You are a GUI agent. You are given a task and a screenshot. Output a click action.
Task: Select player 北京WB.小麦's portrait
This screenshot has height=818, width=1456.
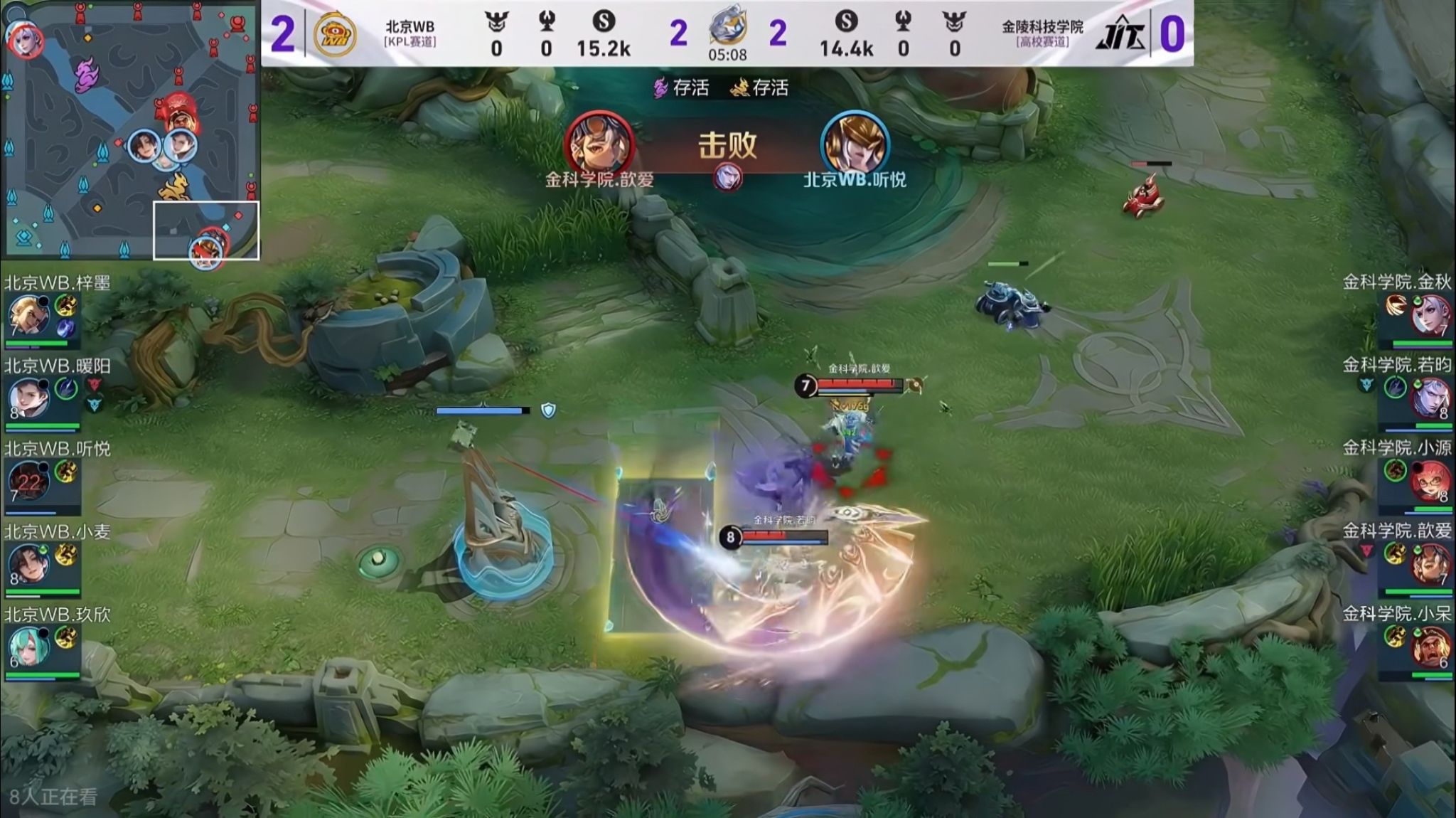click(x=28, y=565)
